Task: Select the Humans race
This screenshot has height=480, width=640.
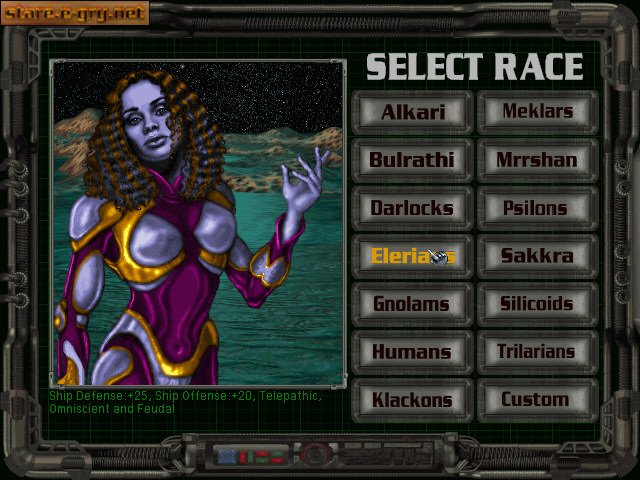Action: (411, 352)
